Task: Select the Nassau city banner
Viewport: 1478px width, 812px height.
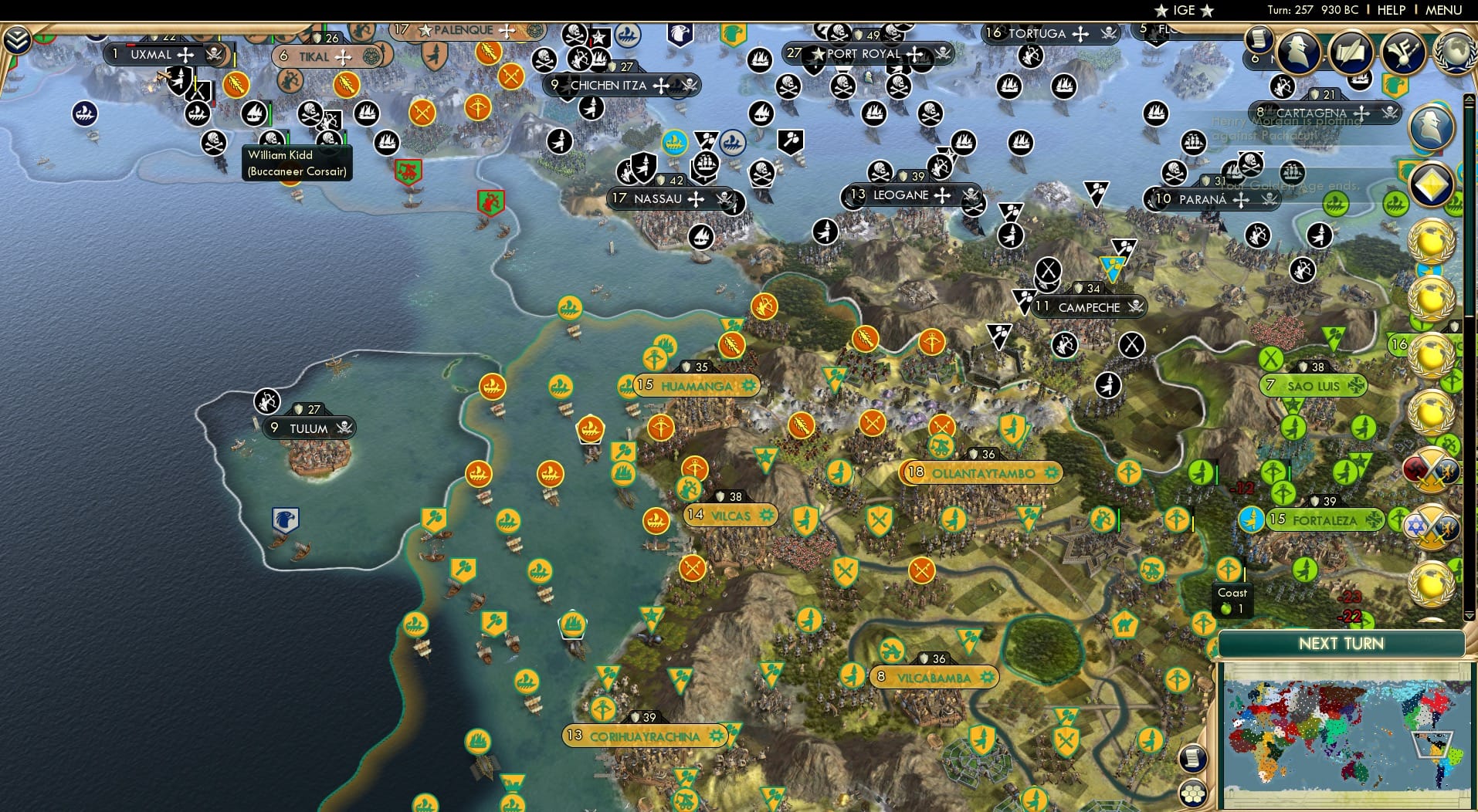Action: [x=666, y=198]
